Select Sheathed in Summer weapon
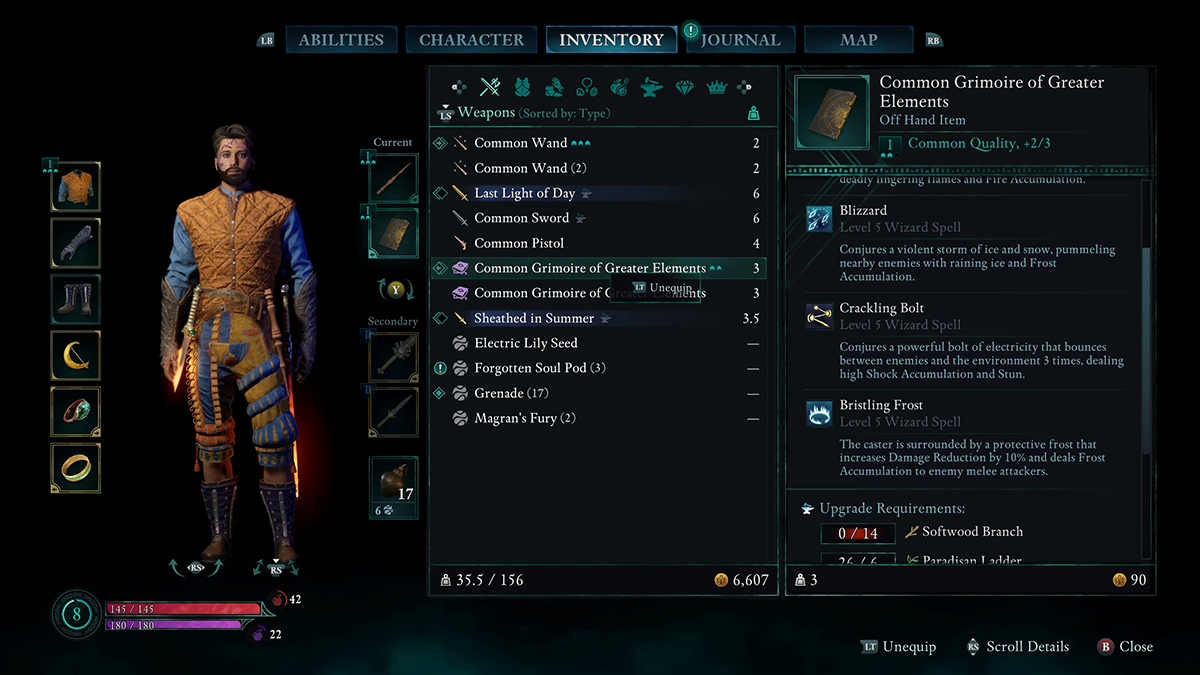The image size is (1200, 675). (534, 318)
